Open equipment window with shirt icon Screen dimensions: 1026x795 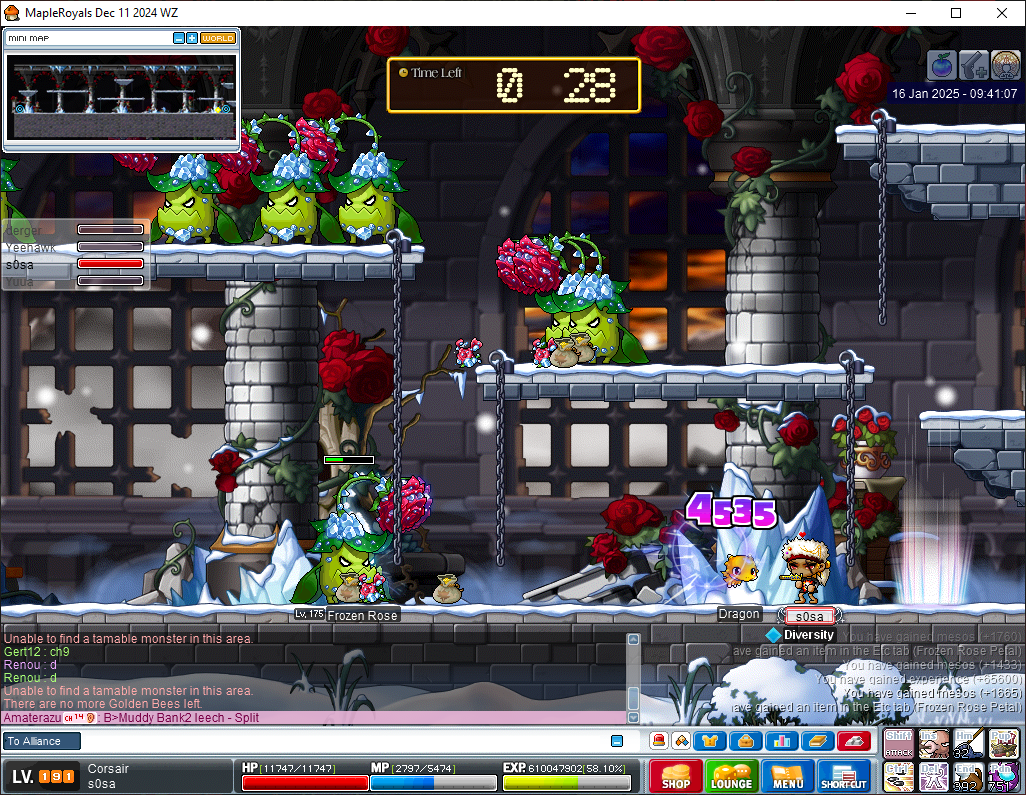point(711,741)
